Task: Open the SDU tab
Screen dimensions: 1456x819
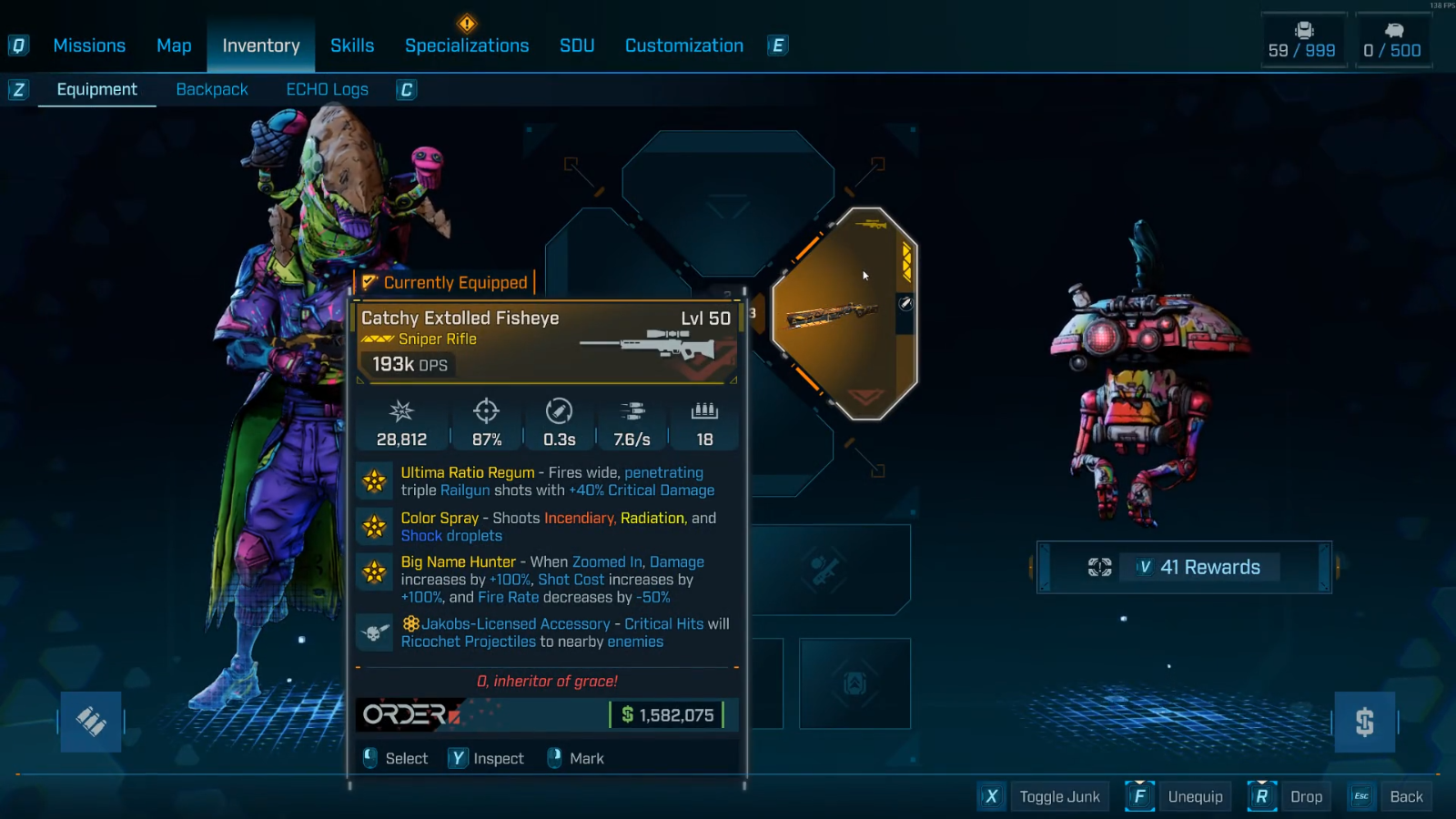Action: click(577, 45)
